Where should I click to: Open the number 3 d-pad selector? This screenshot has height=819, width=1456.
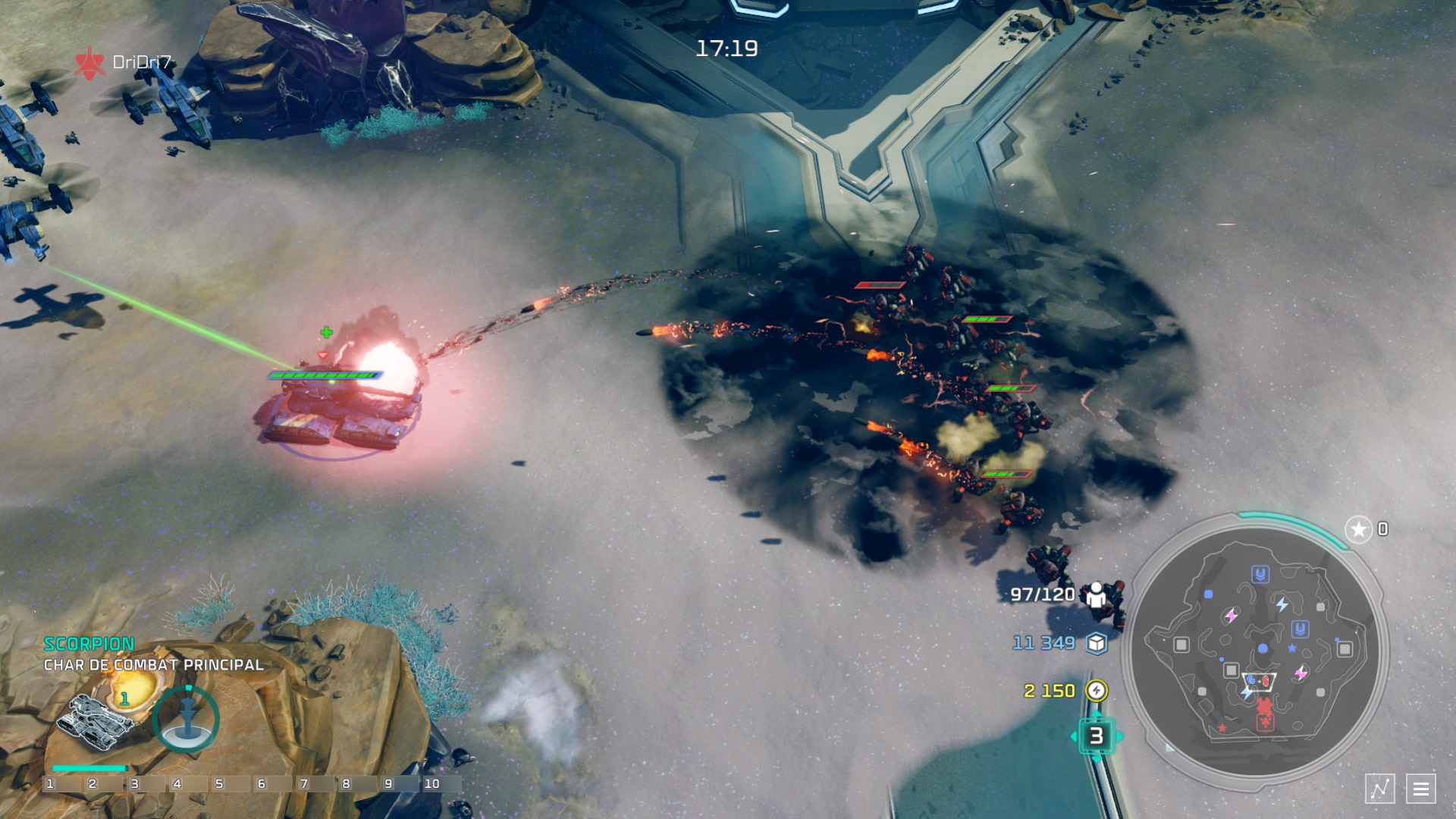point(1096,736)
